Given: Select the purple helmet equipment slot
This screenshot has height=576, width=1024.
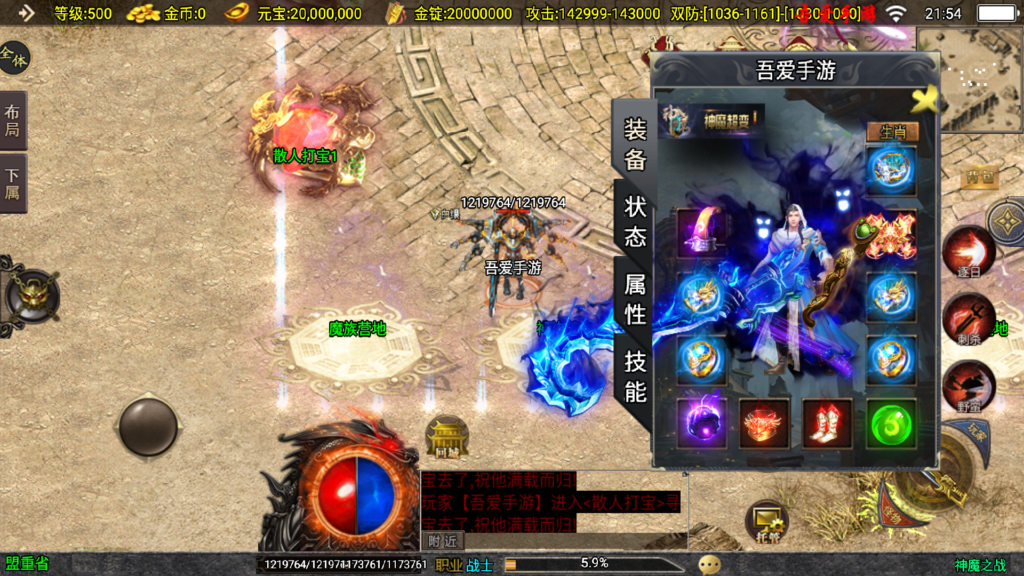Looking at the screenshot, I should coord(701,233).
